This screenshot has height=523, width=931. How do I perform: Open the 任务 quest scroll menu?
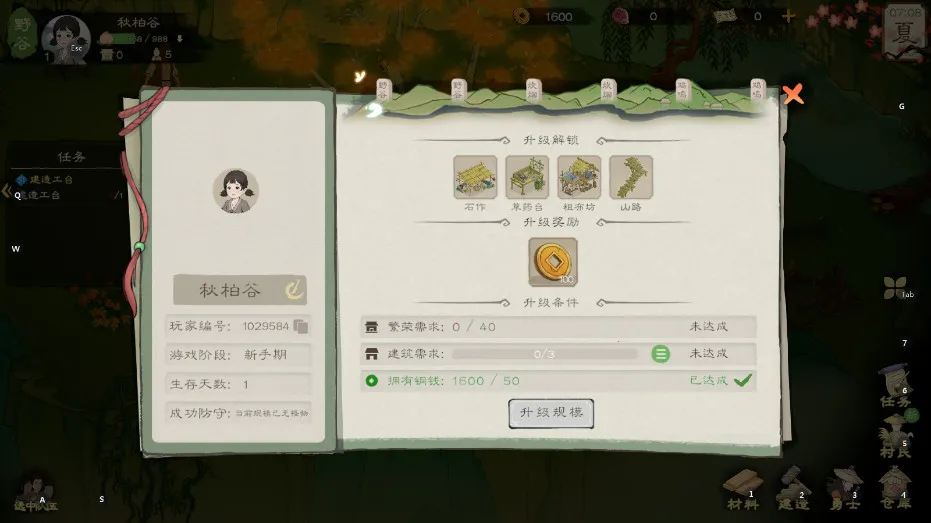[895, 388]
